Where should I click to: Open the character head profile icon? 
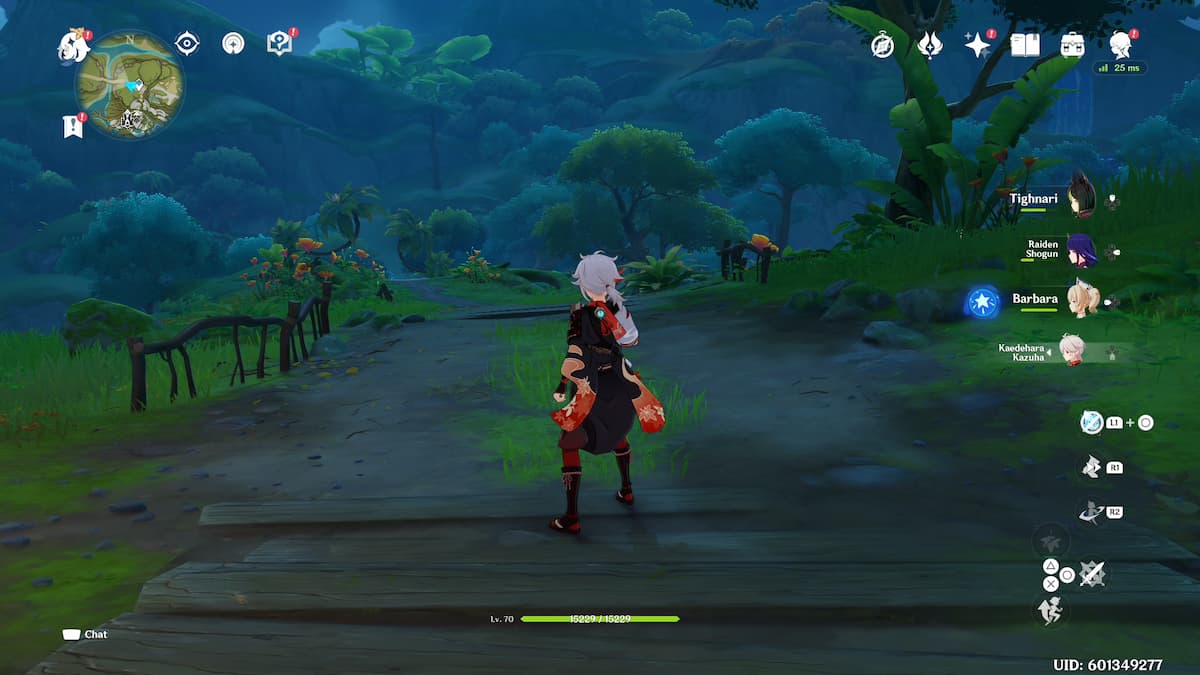(1120, 45)
